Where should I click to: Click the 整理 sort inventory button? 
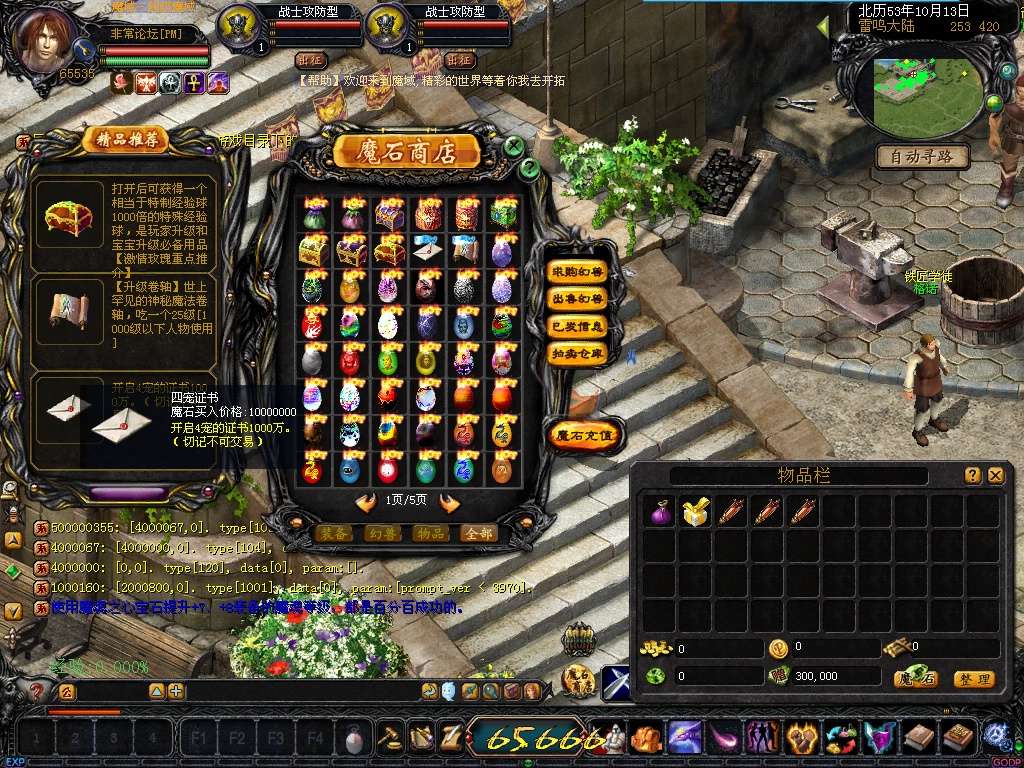pyautogui.click(x=973, y=679)
